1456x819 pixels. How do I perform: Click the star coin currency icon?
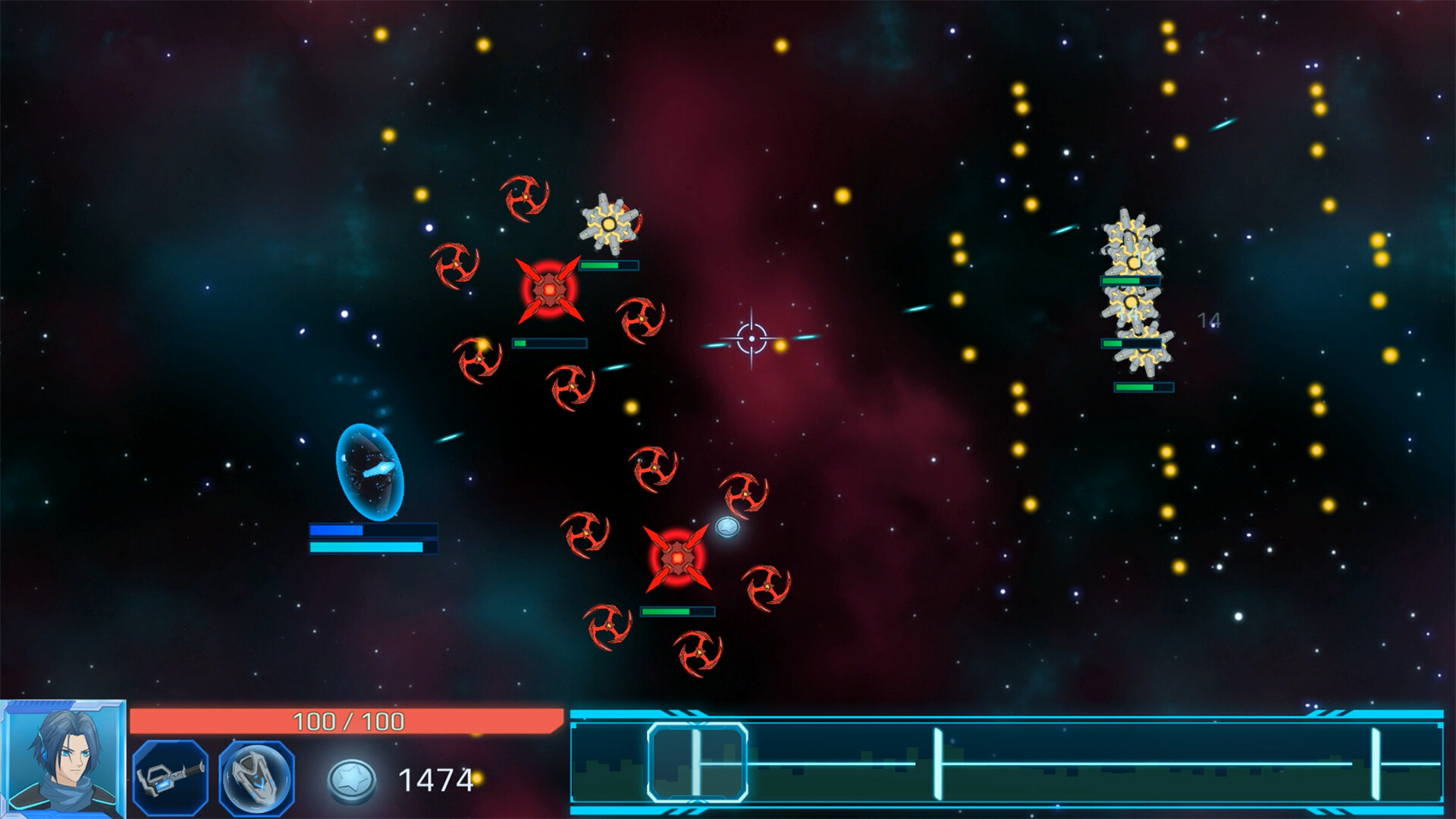pos(351,780)
